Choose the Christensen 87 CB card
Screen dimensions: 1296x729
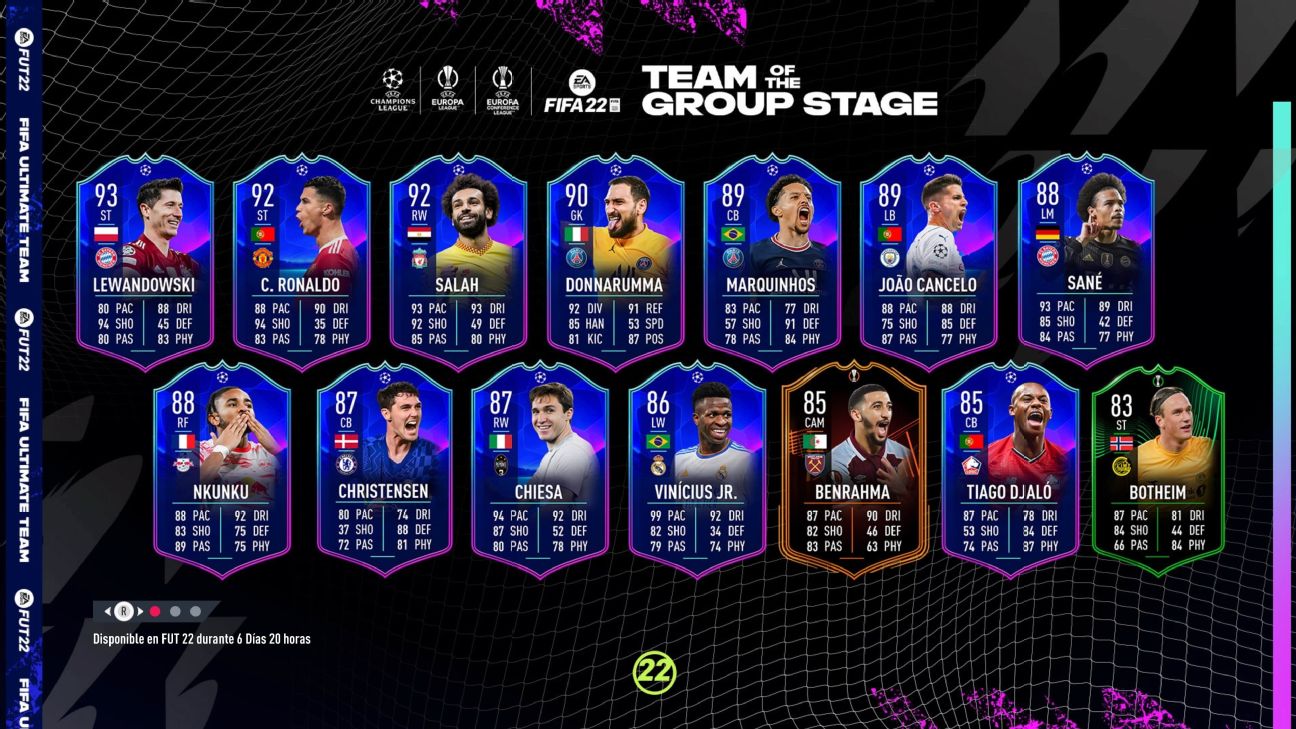384,470
